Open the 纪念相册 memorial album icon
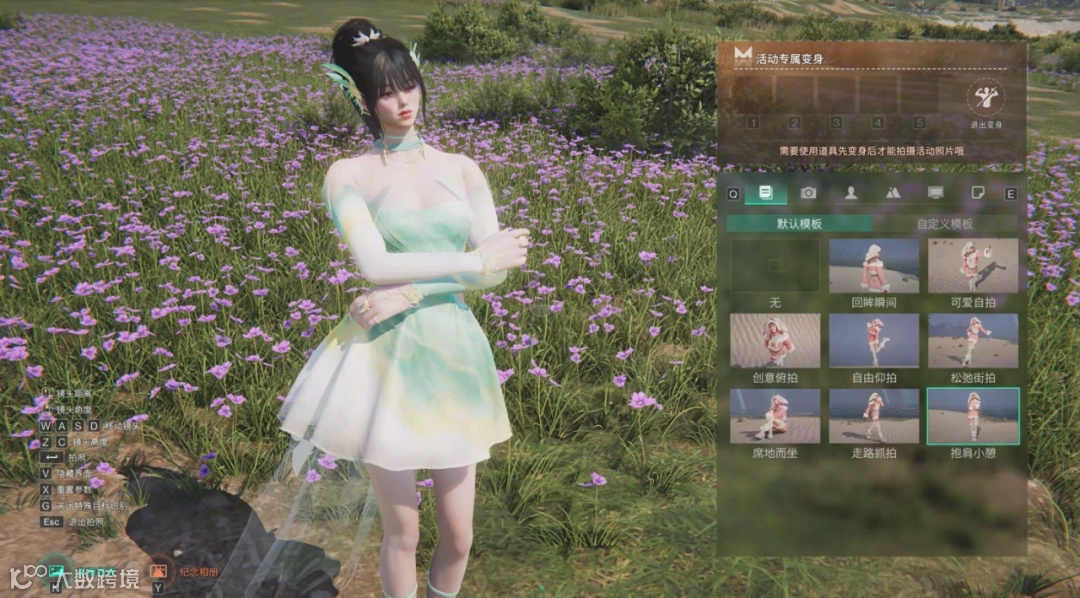Screen dimensions: 1080x598 pos(158,569)
